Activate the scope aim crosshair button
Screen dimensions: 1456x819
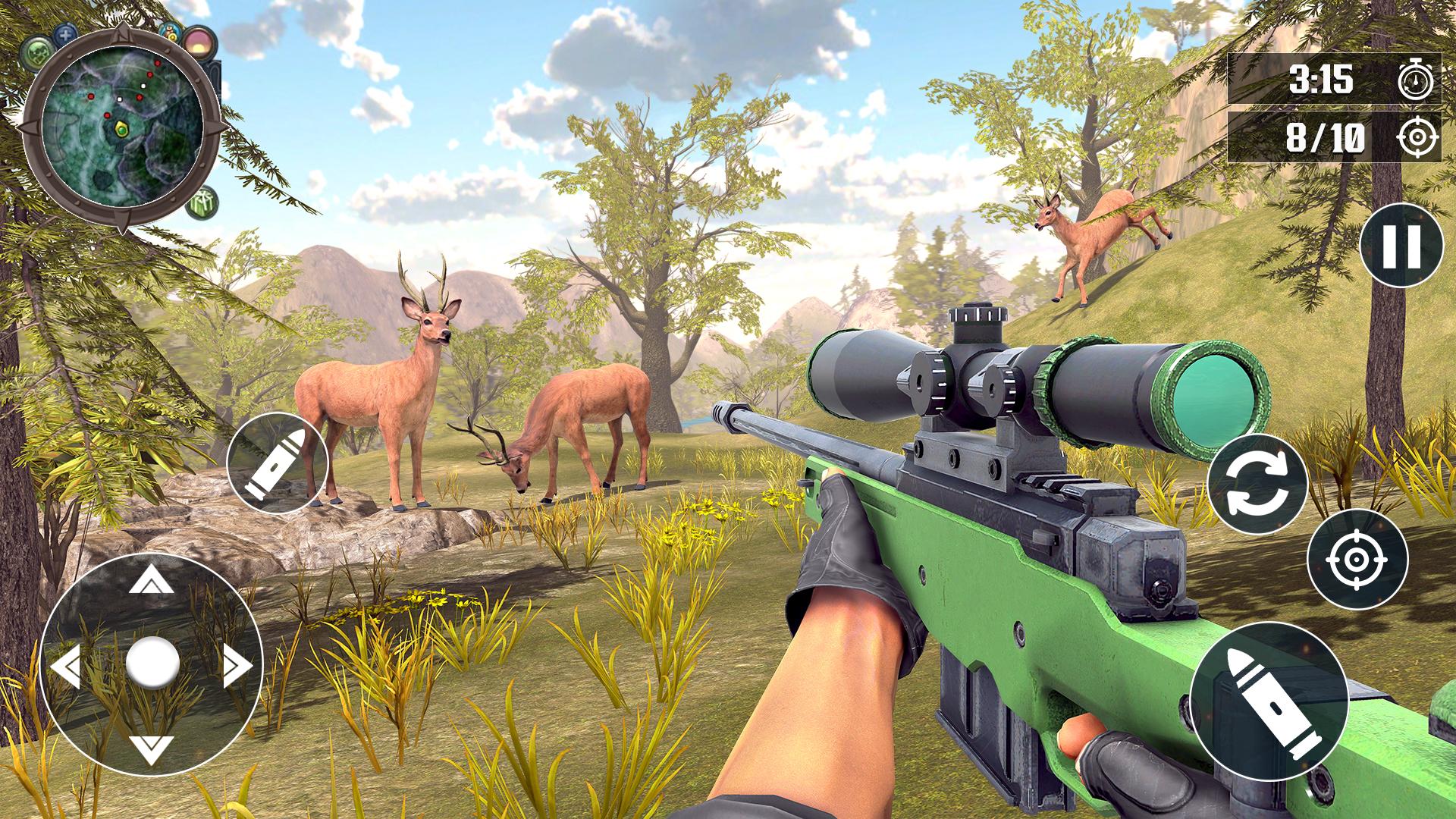pos(1357,560)
